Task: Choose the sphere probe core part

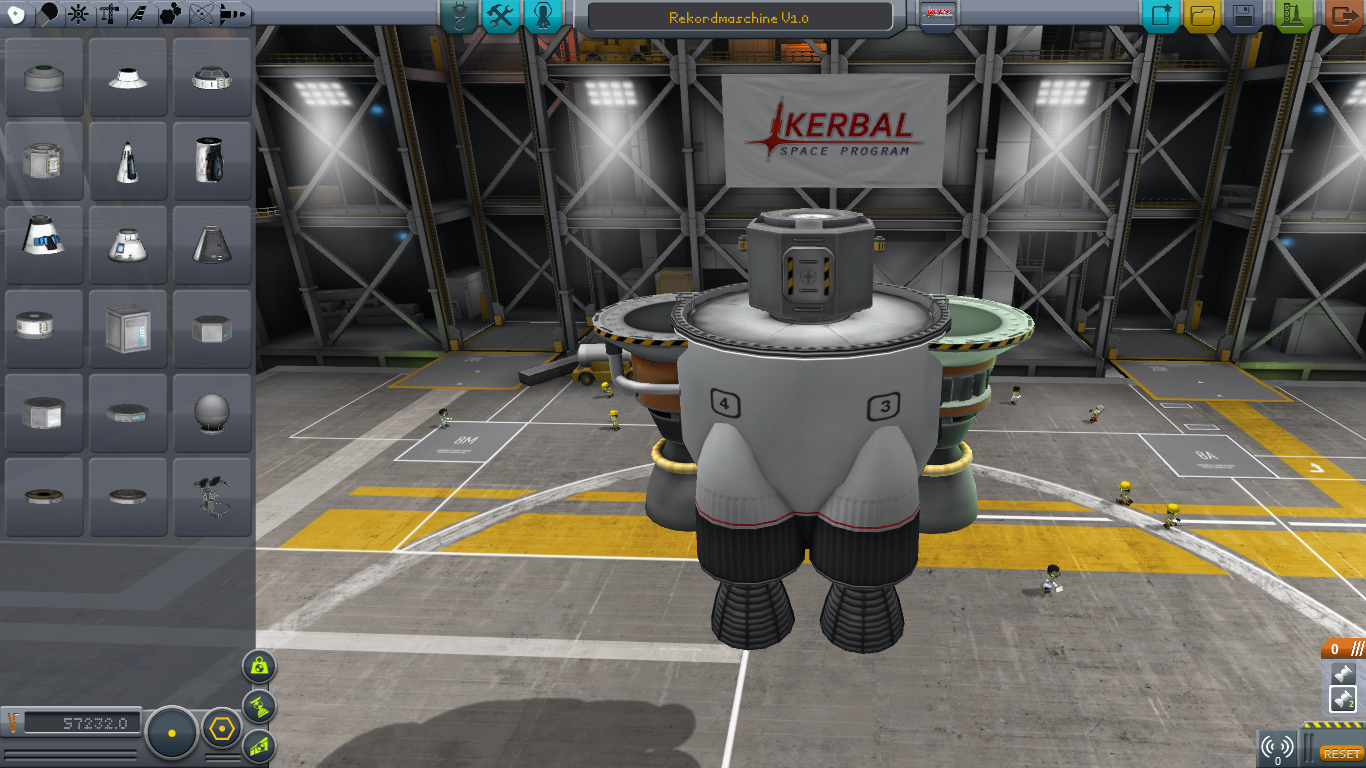Action: (211, 412)
